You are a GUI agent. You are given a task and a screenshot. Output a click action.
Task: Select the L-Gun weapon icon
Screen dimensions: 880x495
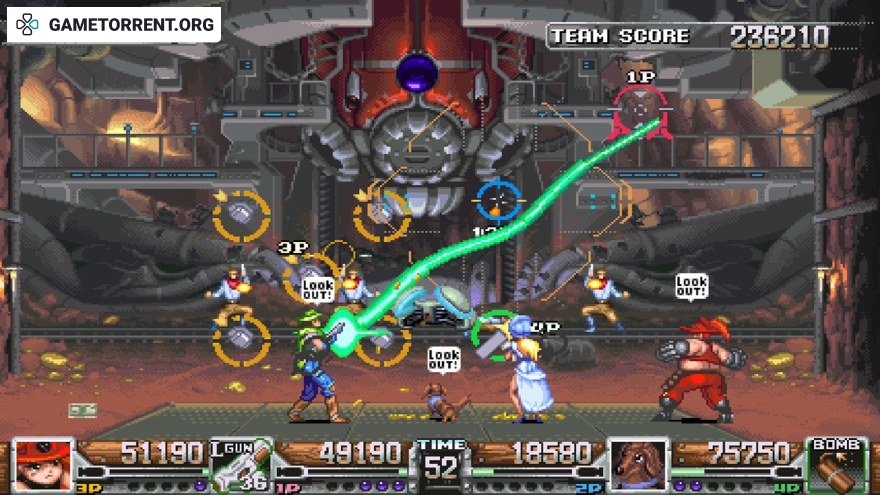tap(242, 466)
